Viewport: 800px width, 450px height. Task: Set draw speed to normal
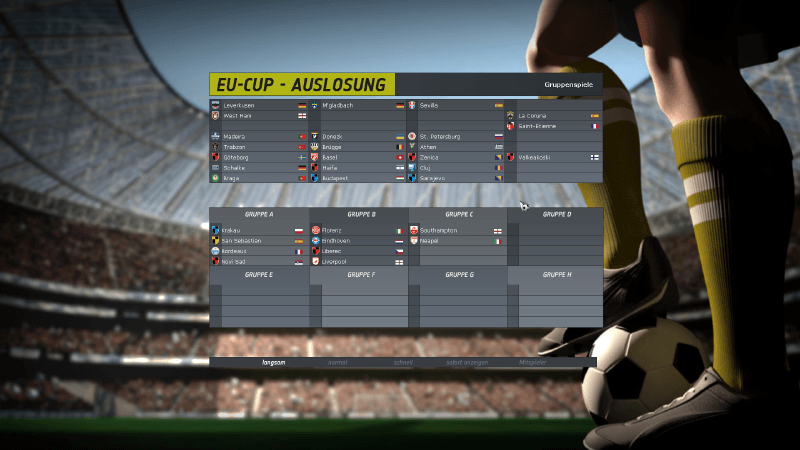click(x=337, y=362)
